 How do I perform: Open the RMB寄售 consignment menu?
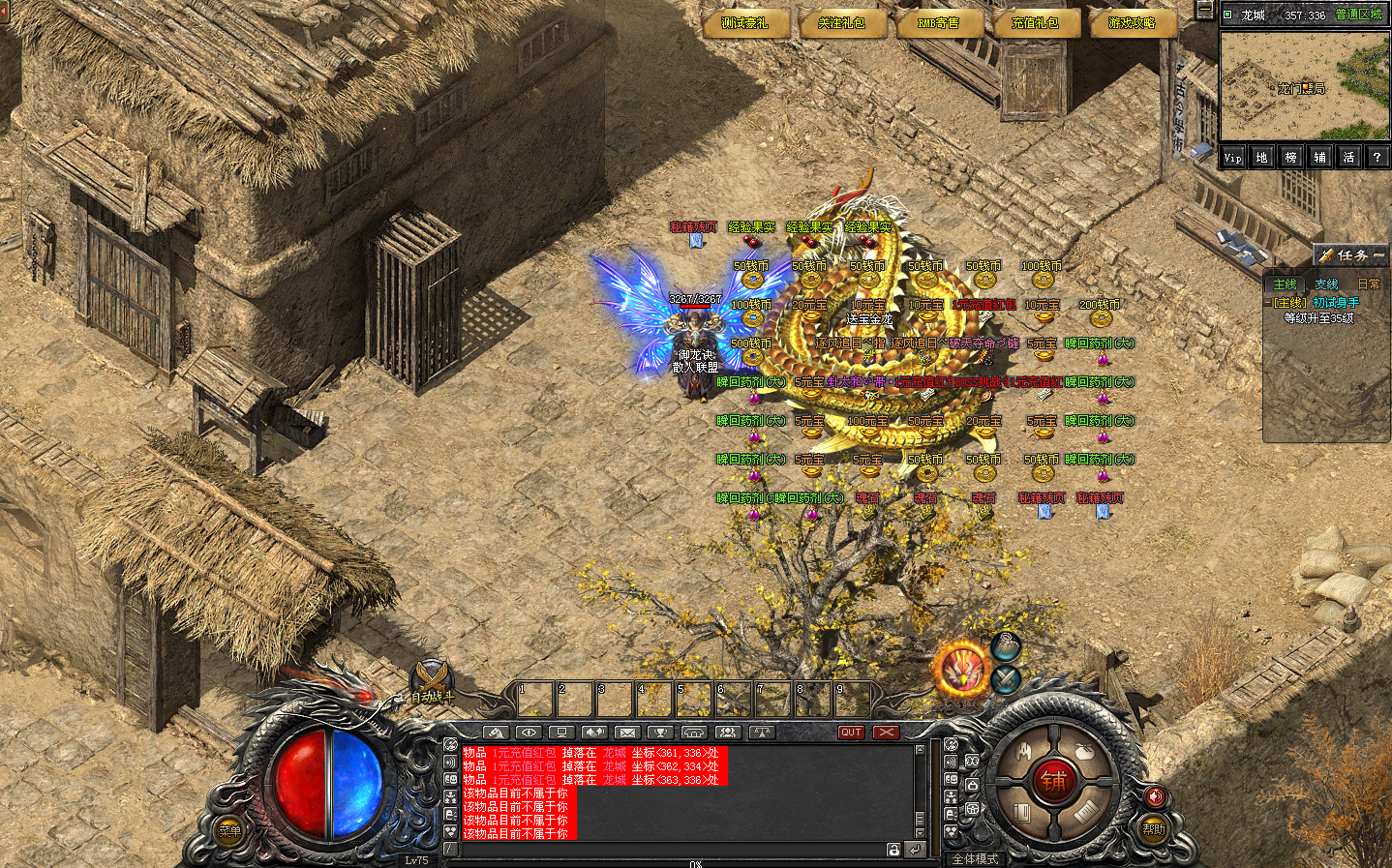tap(938, 23)
